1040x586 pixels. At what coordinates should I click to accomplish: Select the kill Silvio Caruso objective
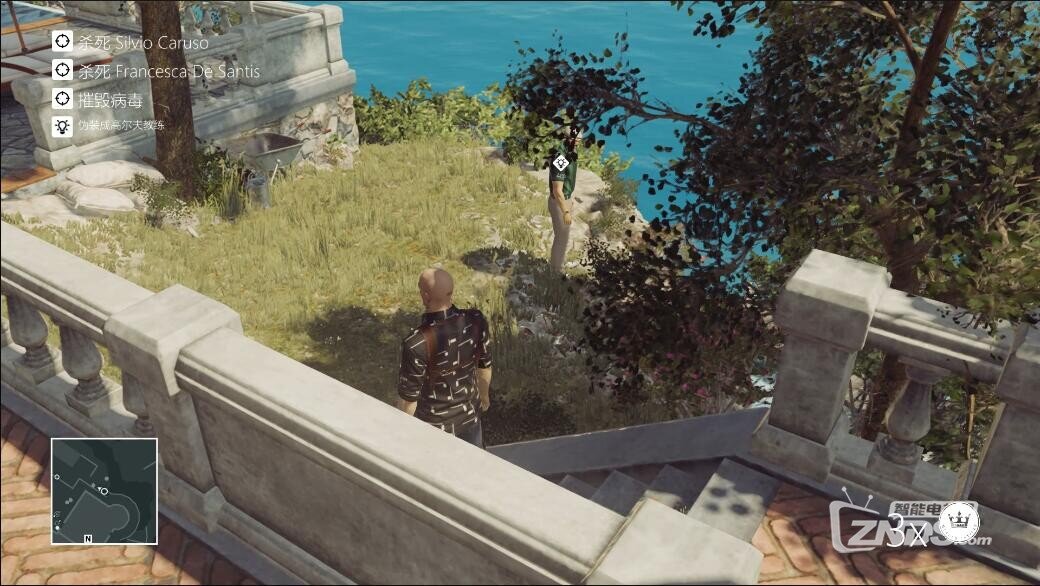coord(143,43)
